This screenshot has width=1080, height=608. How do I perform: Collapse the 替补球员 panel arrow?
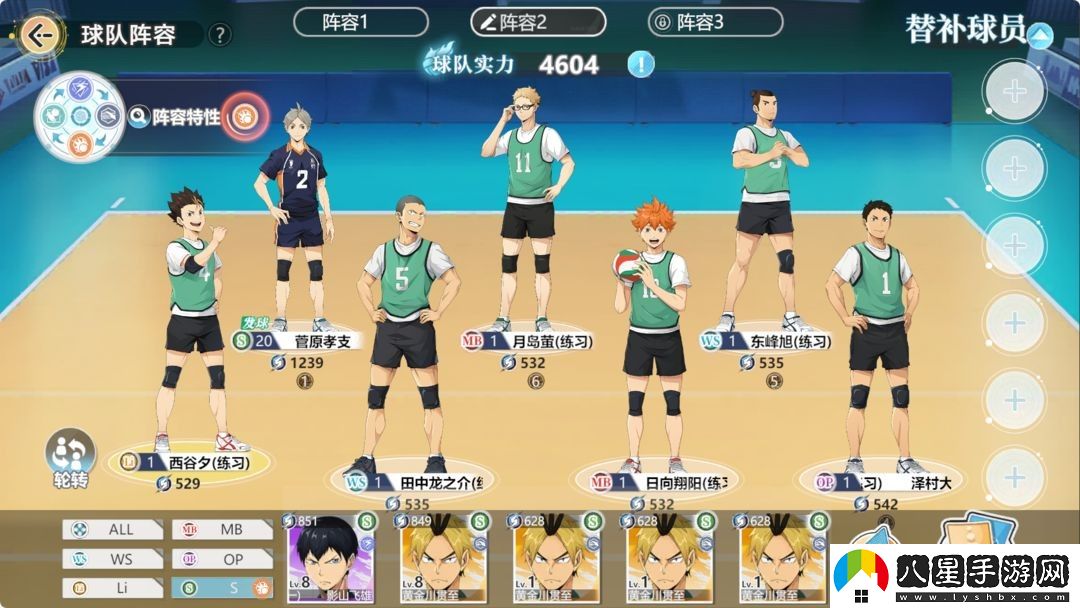tap(1041, 37)
